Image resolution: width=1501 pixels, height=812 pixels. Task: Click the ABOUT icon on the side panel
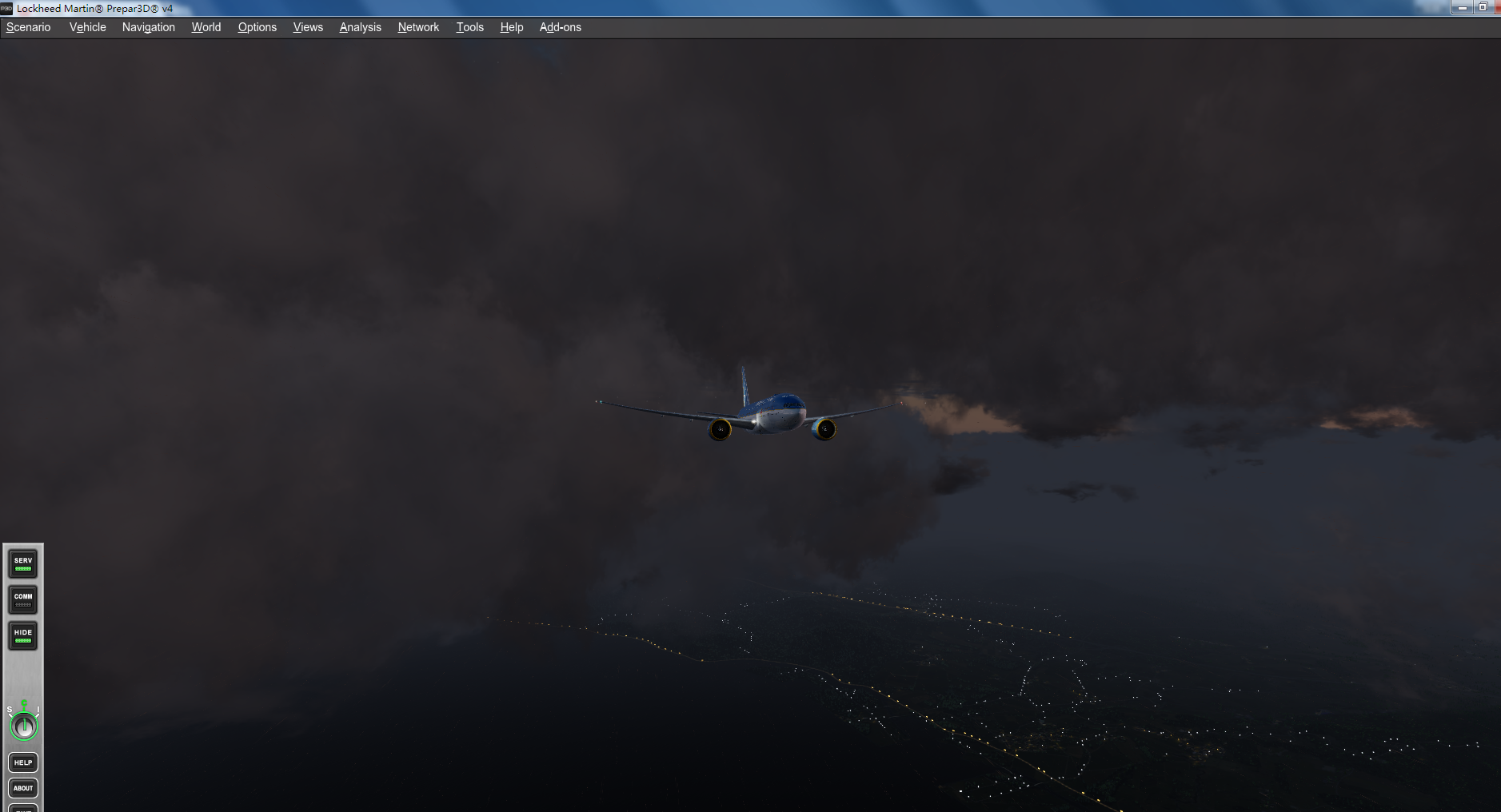(22, 788)
